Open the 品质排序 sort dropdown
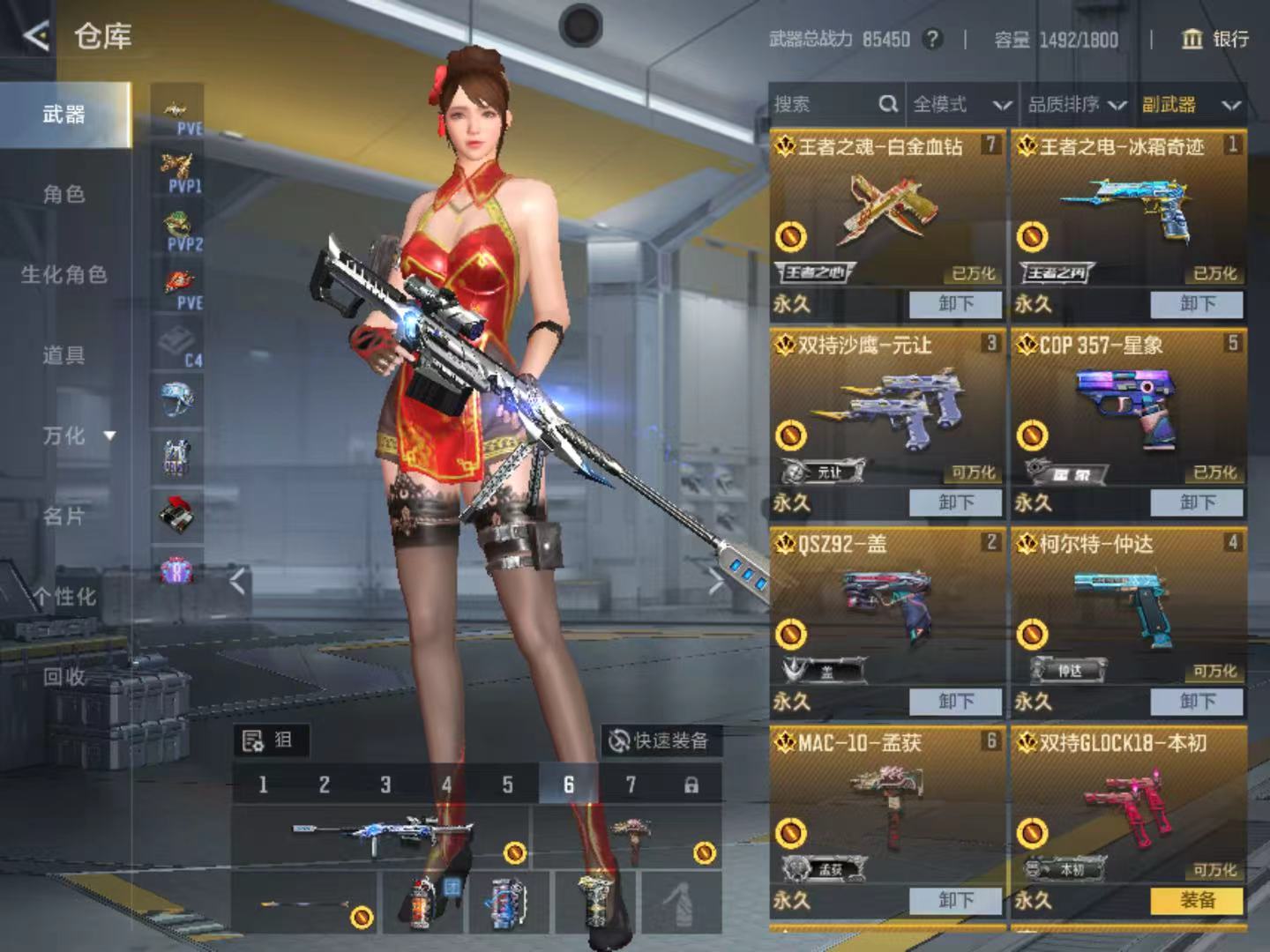Viewport: 1270px width, 952px height. (1076, 105)
